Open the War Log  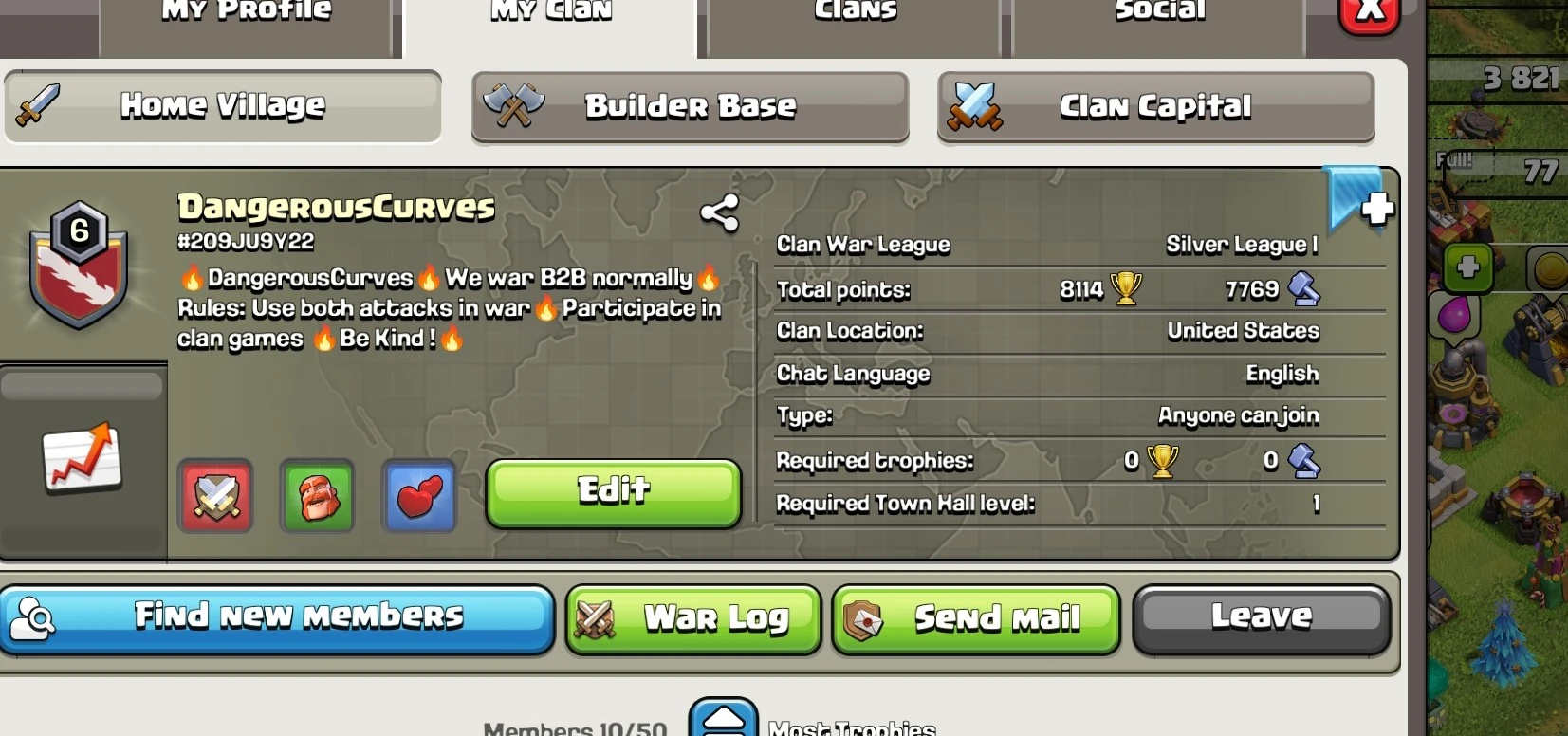[692, 620]
